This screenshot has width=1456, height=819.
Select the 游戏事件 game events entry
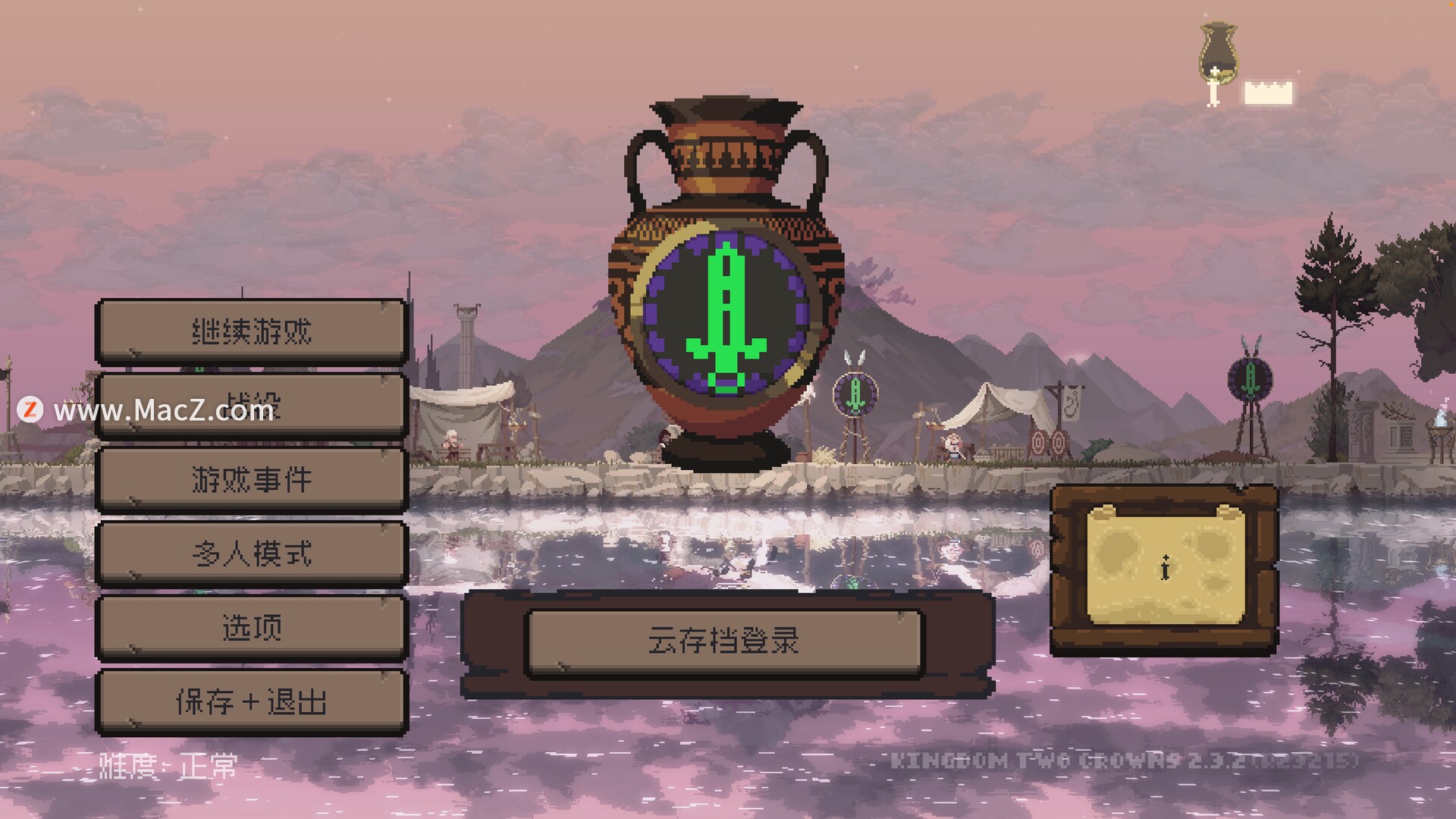[x=252, y=479]
